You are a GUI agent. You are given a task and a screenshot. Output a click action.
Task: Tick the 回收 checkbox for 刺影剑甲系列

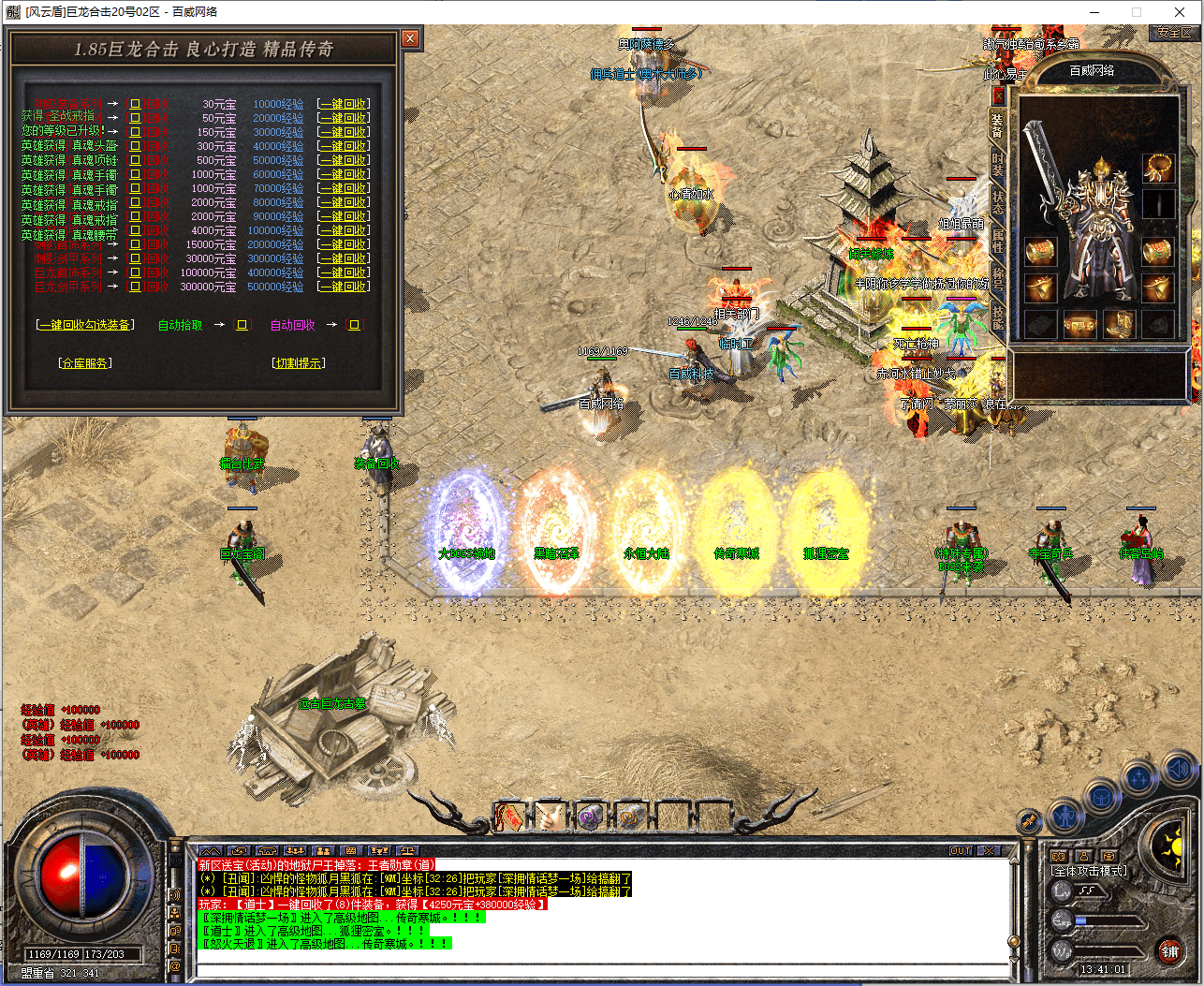[135, 258]
